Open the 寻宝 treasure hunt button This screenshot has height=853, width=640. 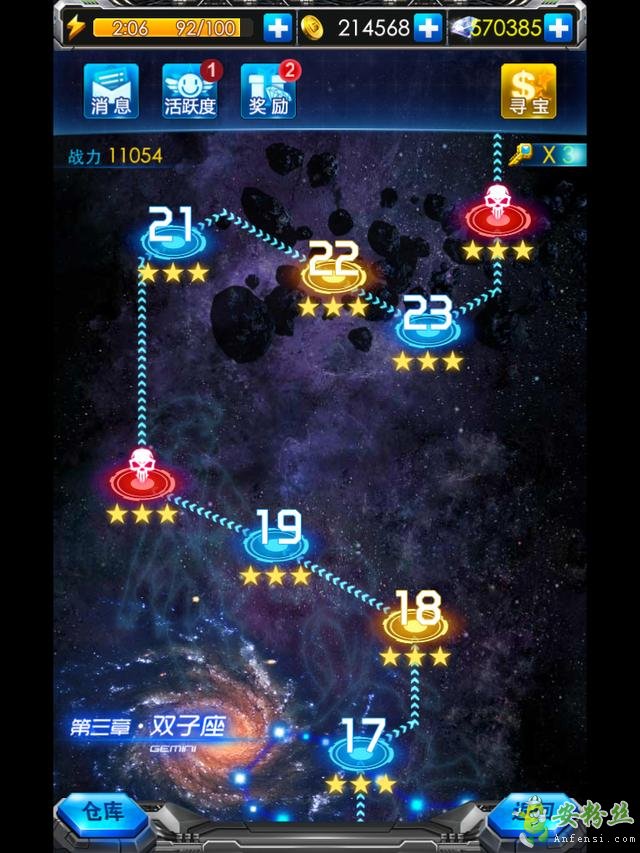(x=528, y=91)
